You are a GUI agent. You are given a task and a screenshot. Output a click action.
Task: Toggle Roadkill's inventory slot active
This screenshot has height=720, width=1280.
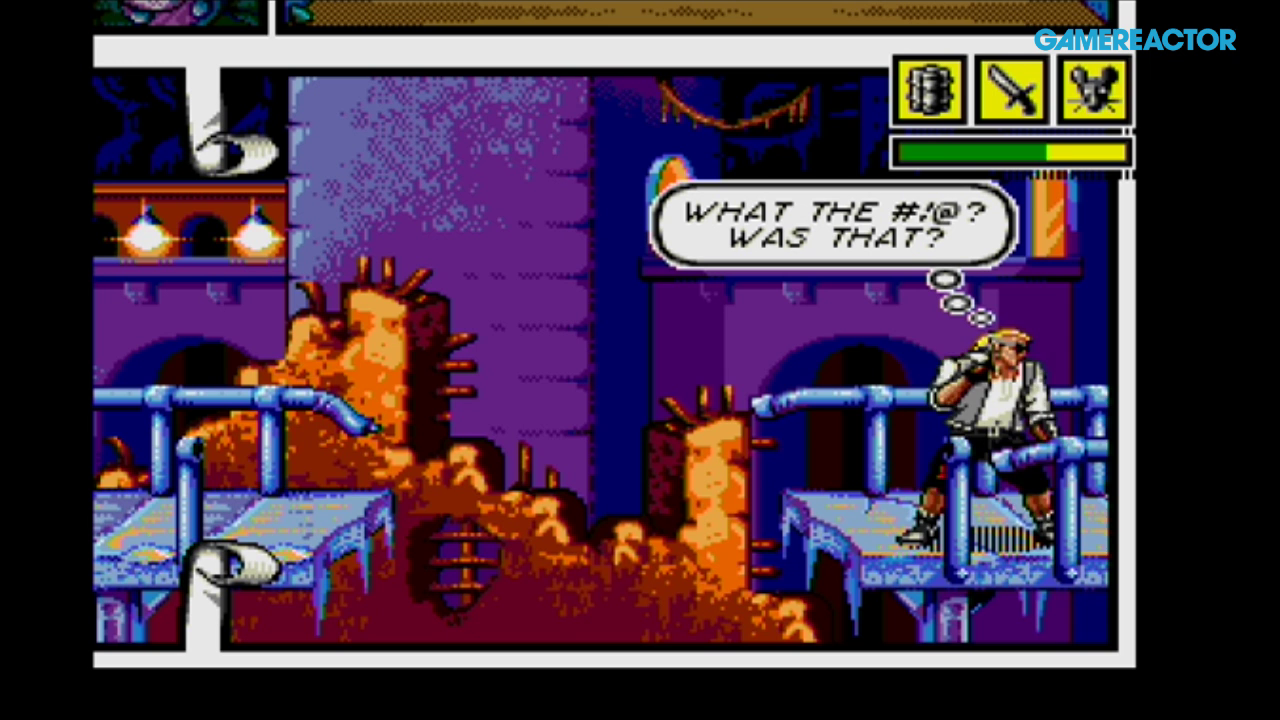[x=1092, y=90]
